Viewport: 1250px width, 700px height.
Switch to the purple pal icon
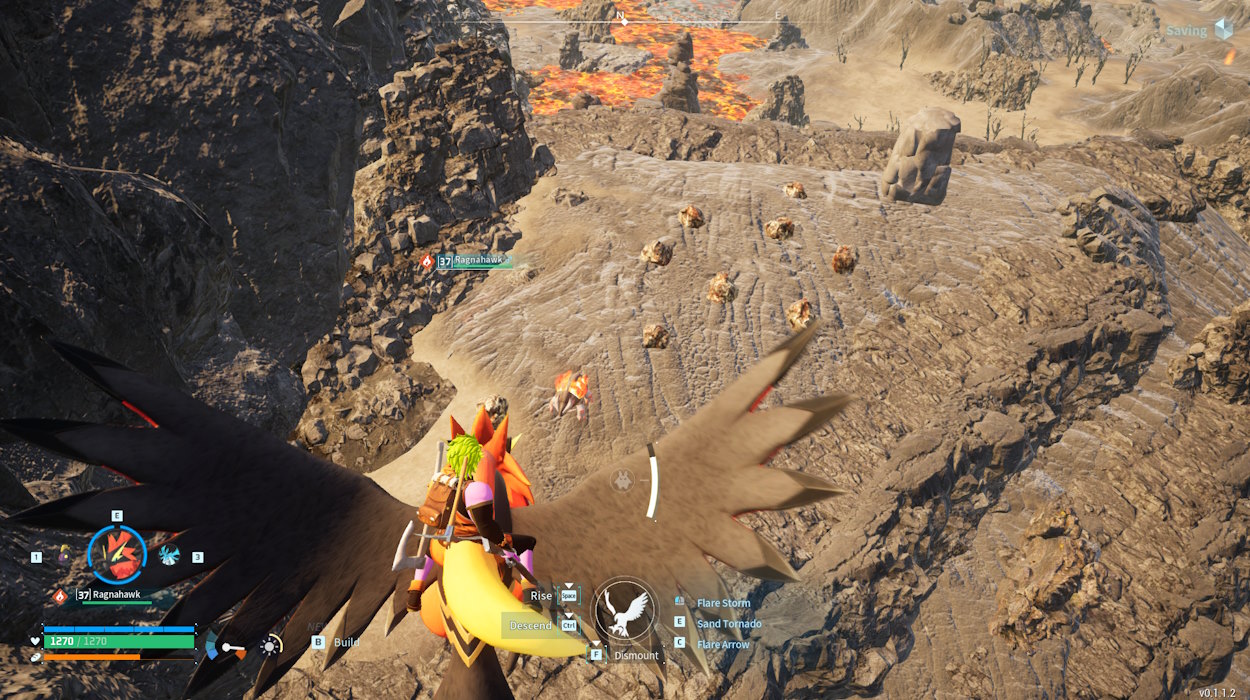(x=64, y=553)
